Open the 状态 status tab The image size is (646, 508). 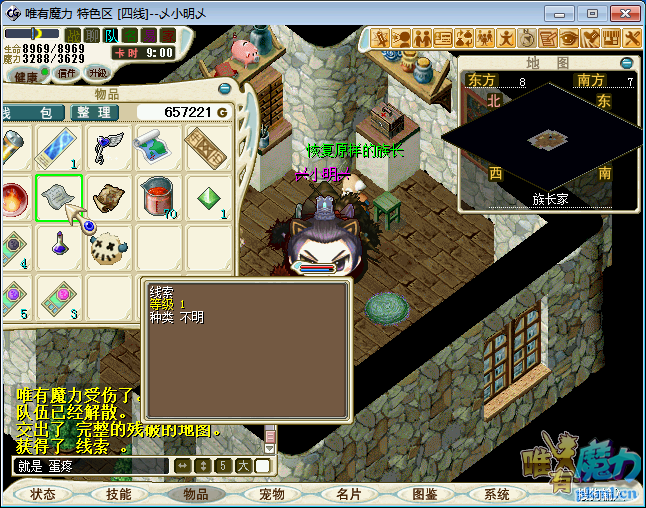(x=43, y=494)
